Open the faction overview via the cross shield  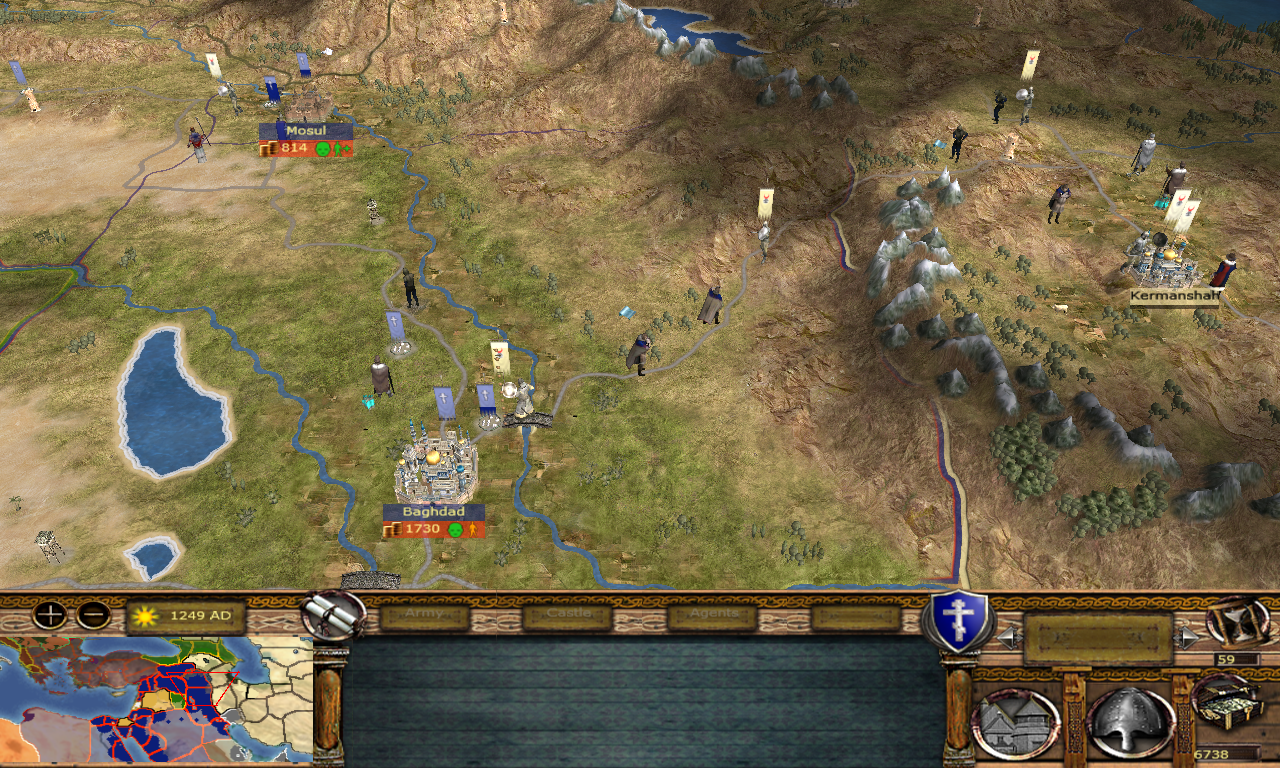(960, 620)
